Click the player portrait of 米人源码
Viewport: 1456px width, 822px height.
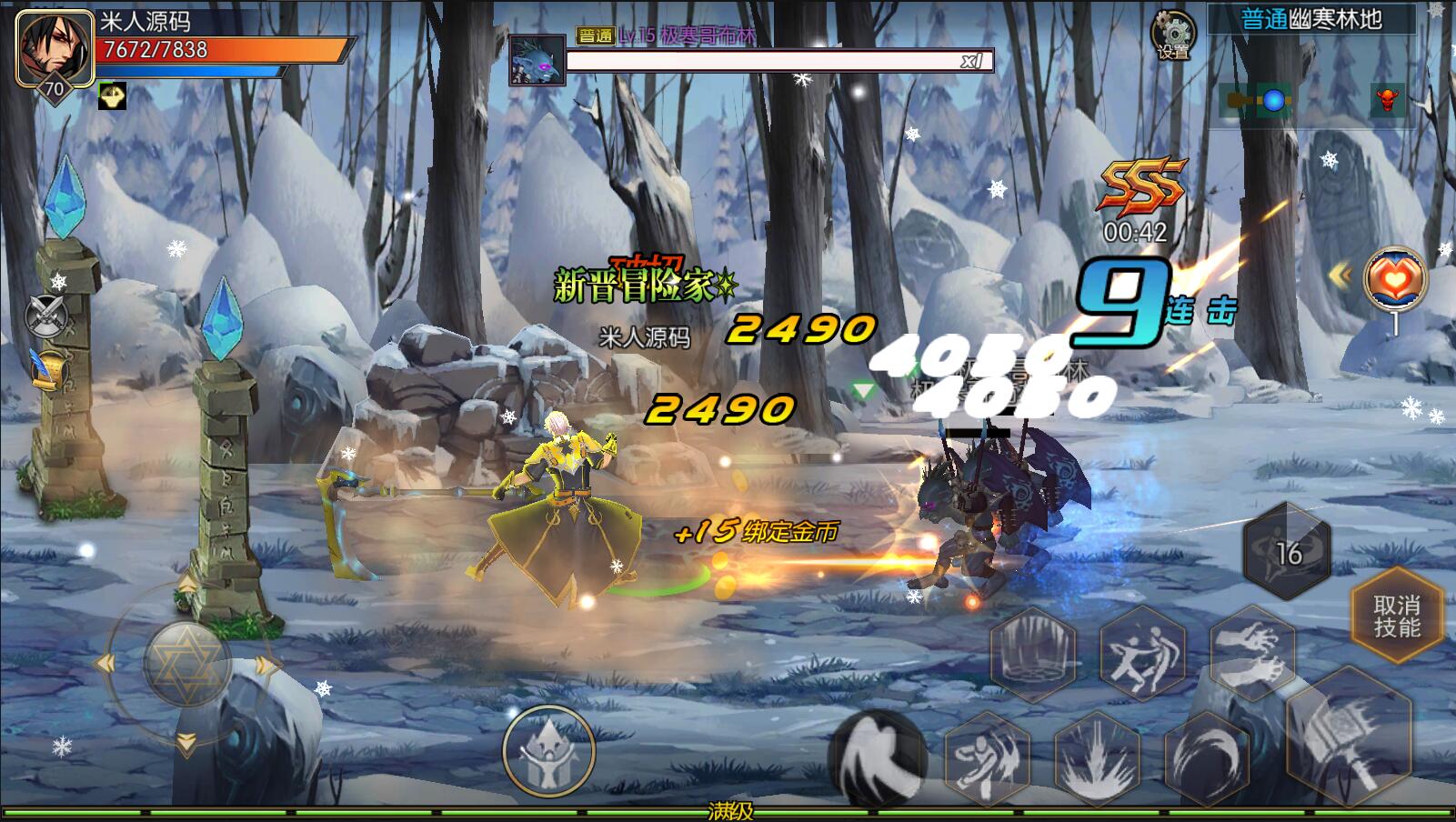click(x=54, y=47)
